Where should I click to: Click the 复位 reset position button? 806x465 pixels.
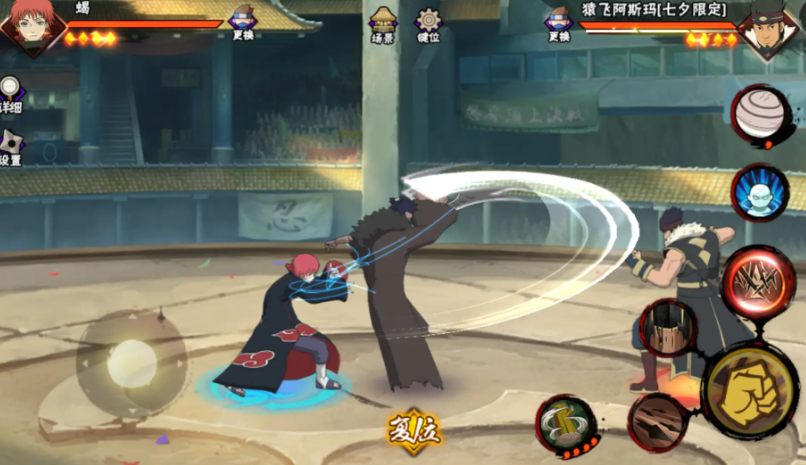pos(413,428)
